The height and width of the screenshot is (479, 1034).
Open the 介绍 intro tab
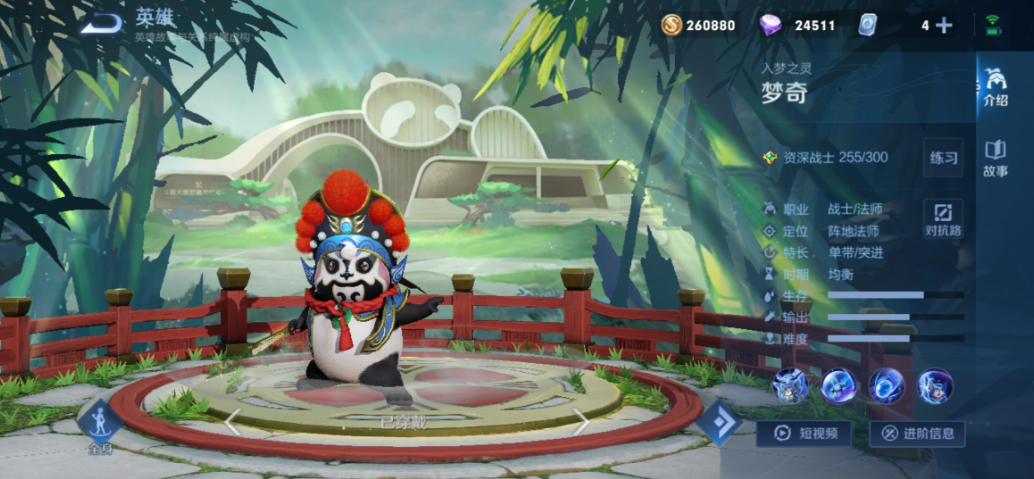click(995, 86)
